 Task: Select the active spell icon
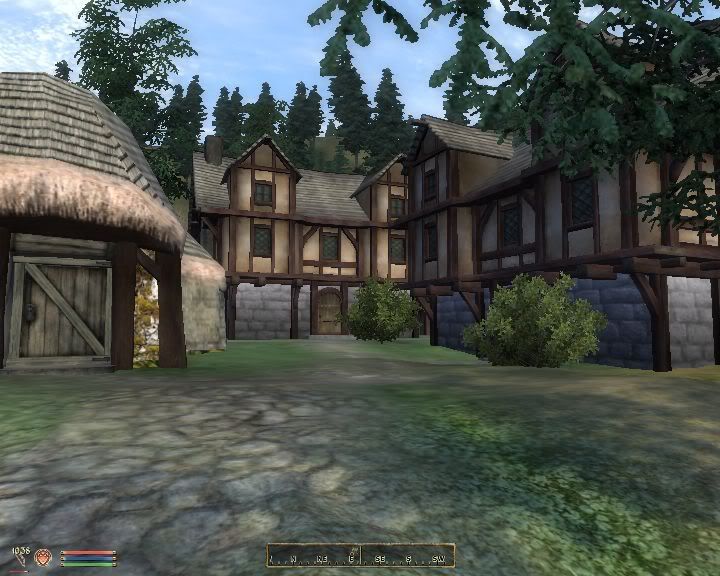pos(43,558)
